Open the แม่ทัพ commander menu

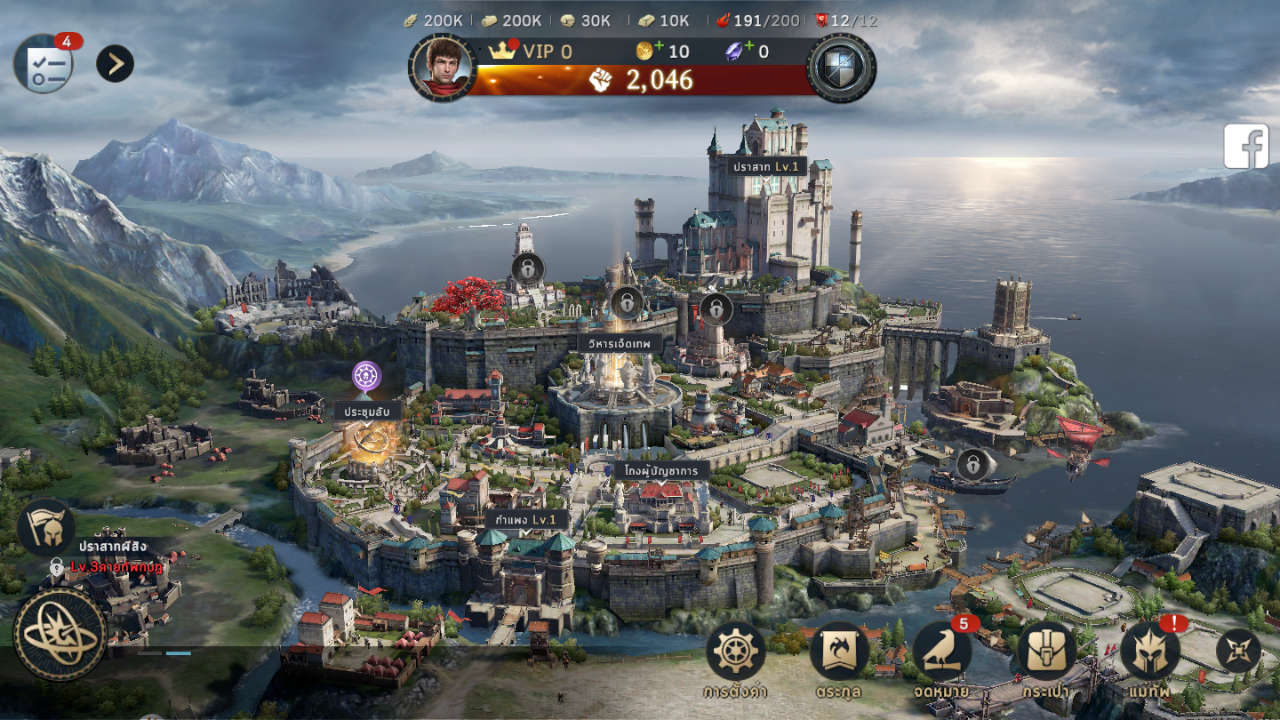point(1150,652)
